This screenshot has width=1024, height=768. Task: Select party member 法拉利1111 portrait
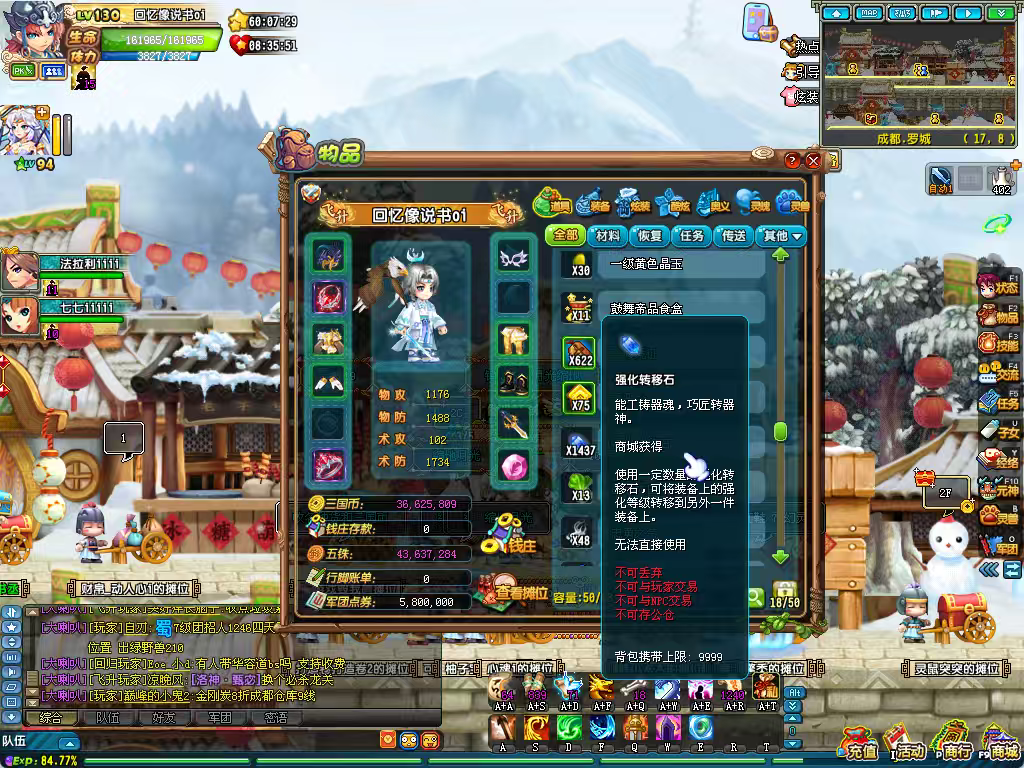[x=20, y=268]
